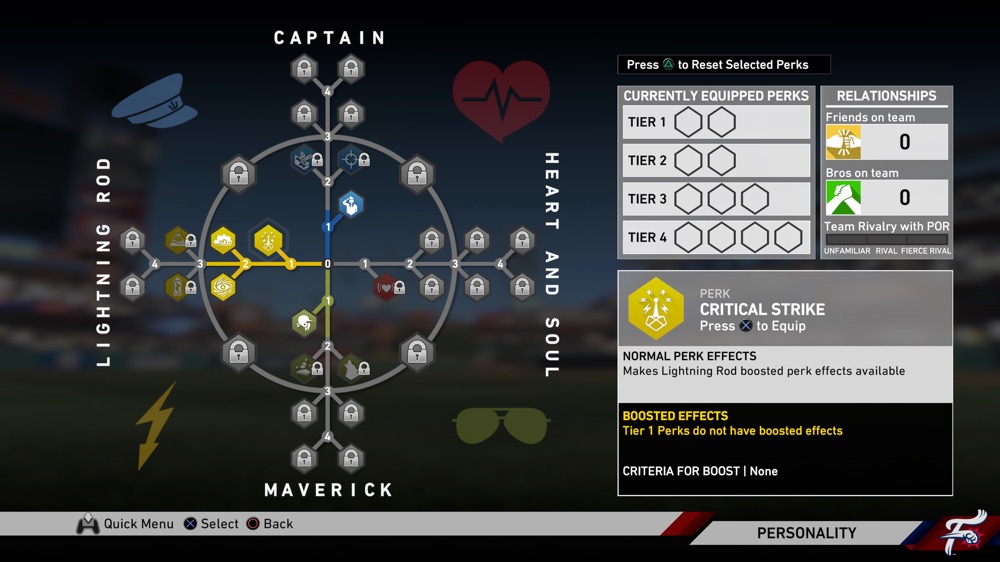Choose the blue saluting Captain perk

pos(350,206)
